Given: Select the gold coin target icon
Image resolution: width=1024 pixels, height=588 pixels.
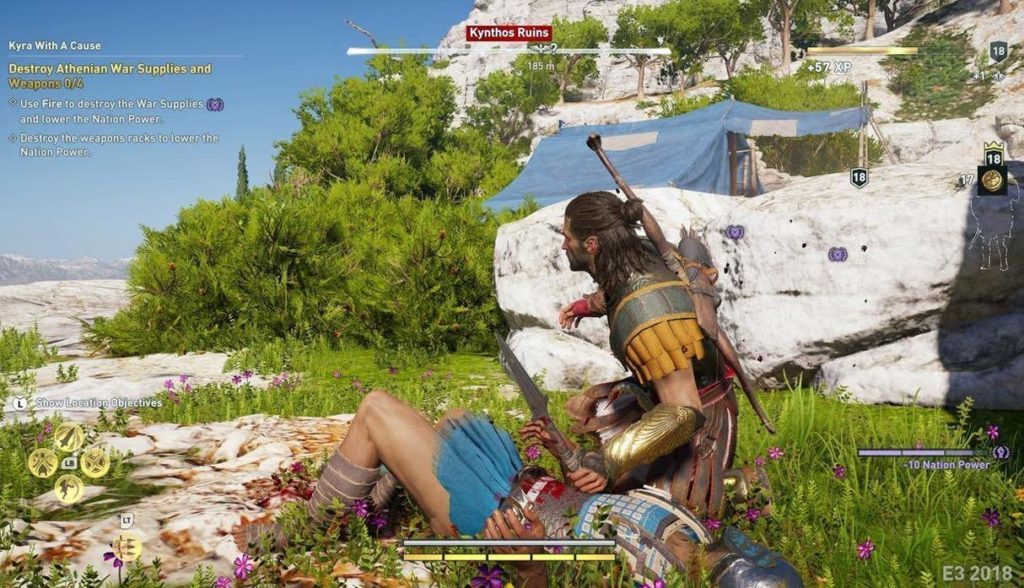Looking at the screenshot, I should pyautogui.click(x=993, y=181).
